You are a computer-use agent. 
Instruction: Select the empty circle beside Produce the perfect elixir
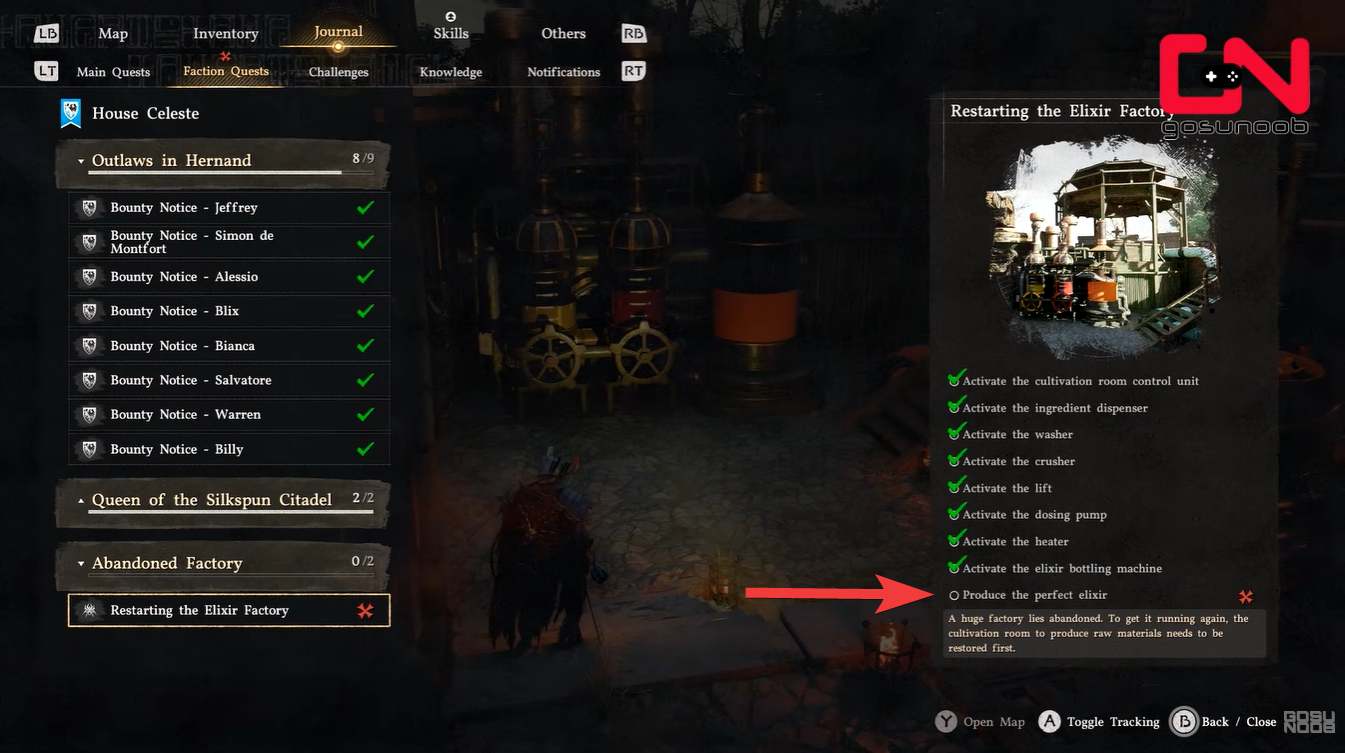click(x=953, y=594)
